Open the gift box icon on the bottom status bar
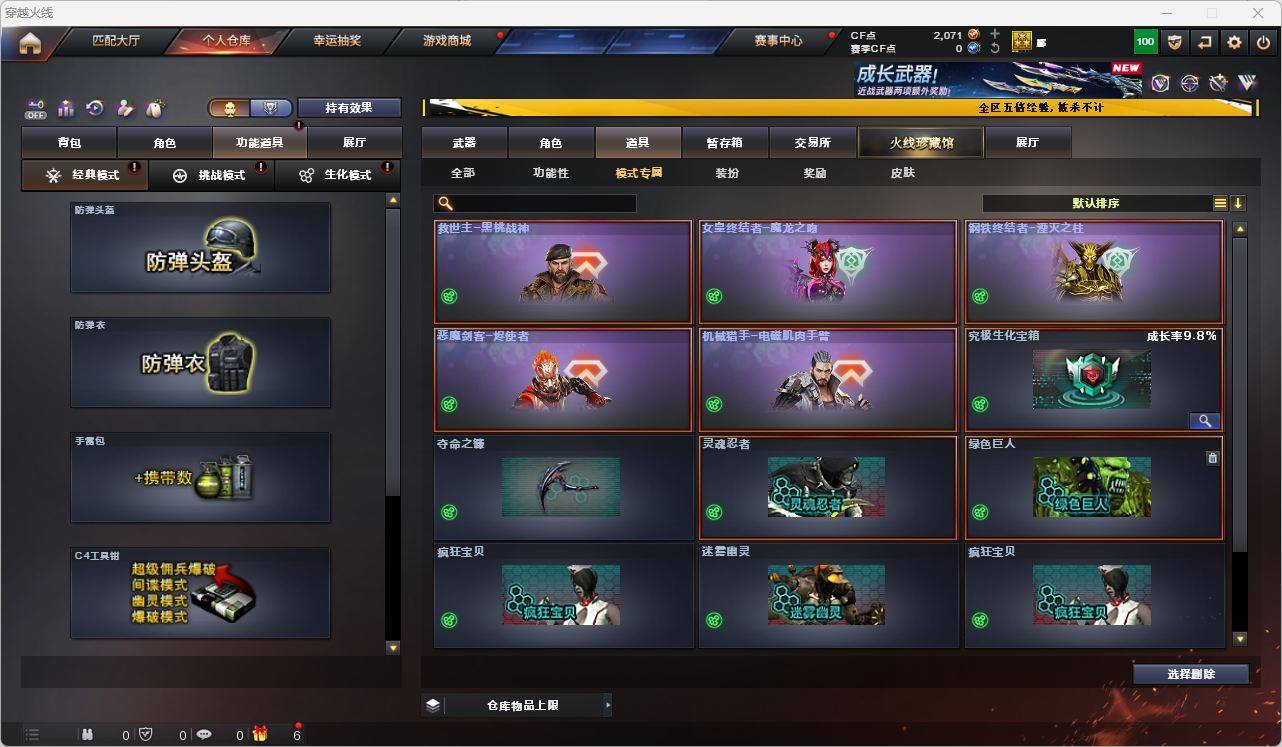 point(259,735)
